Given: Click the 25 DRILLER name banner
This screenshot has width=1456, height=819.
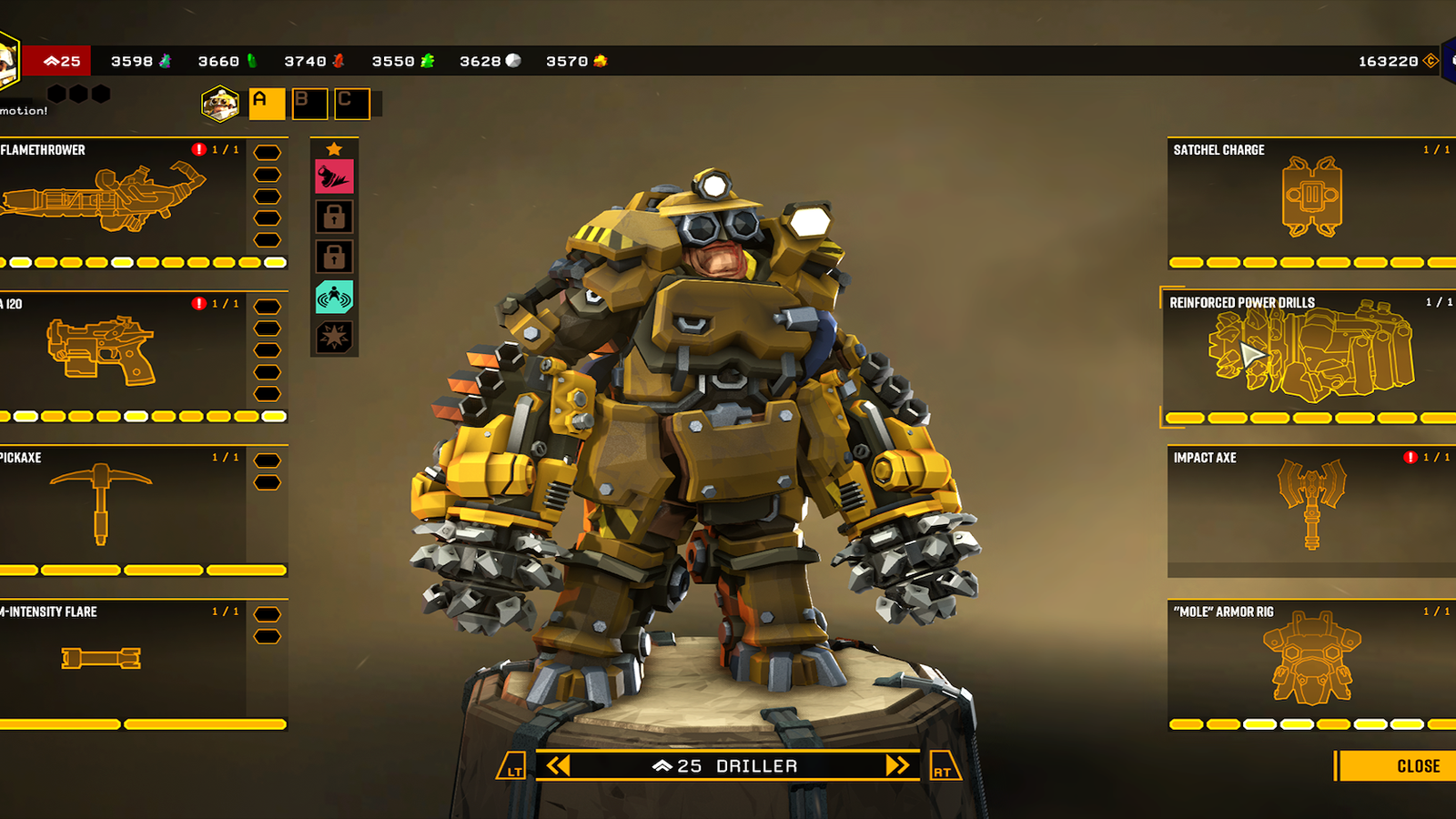Looking at the screenshot, I should pos(727,765).
